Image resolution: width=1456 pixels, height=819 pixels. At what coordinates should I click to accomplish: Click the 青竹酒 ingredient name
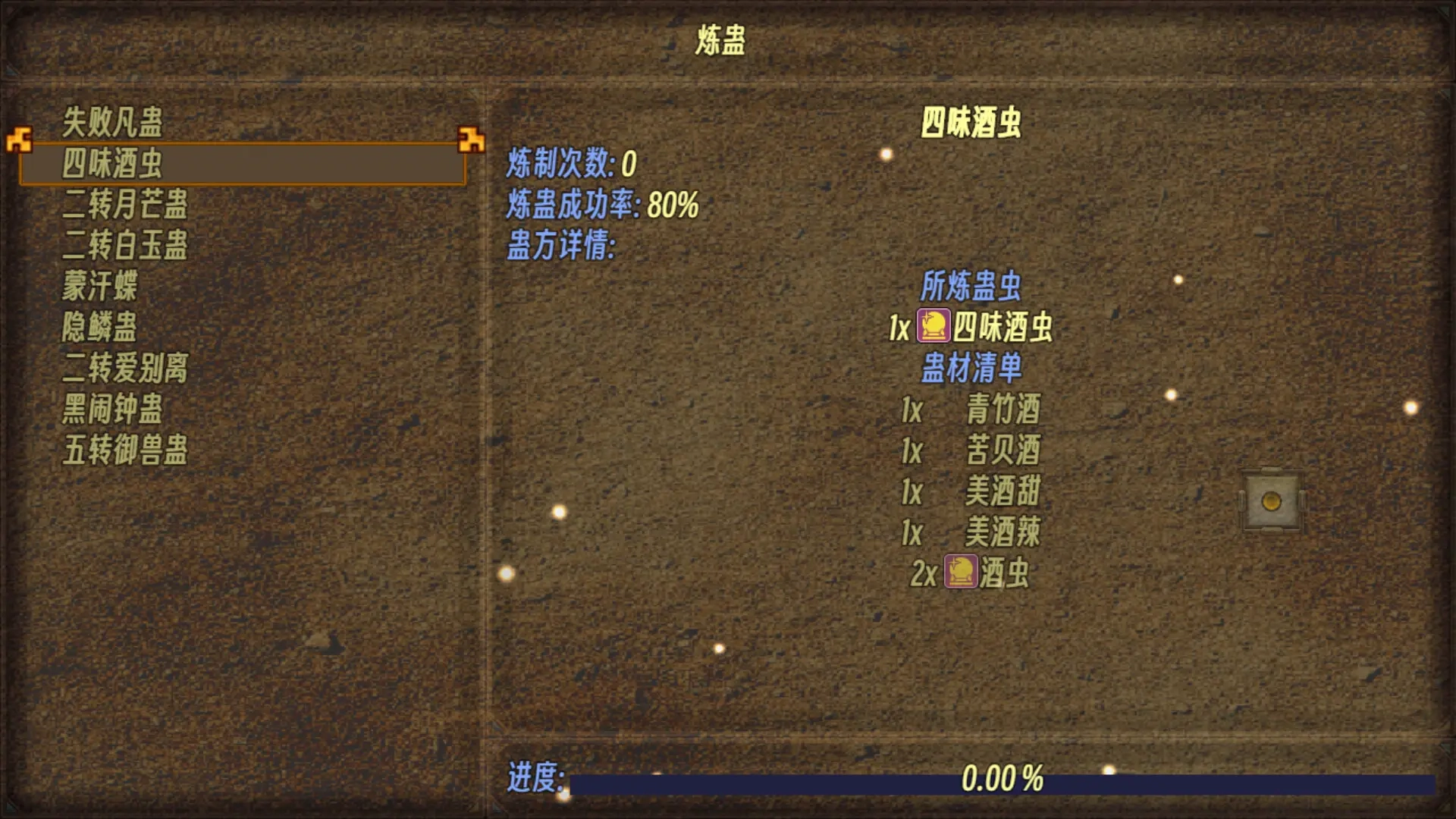pos(1005,409)
